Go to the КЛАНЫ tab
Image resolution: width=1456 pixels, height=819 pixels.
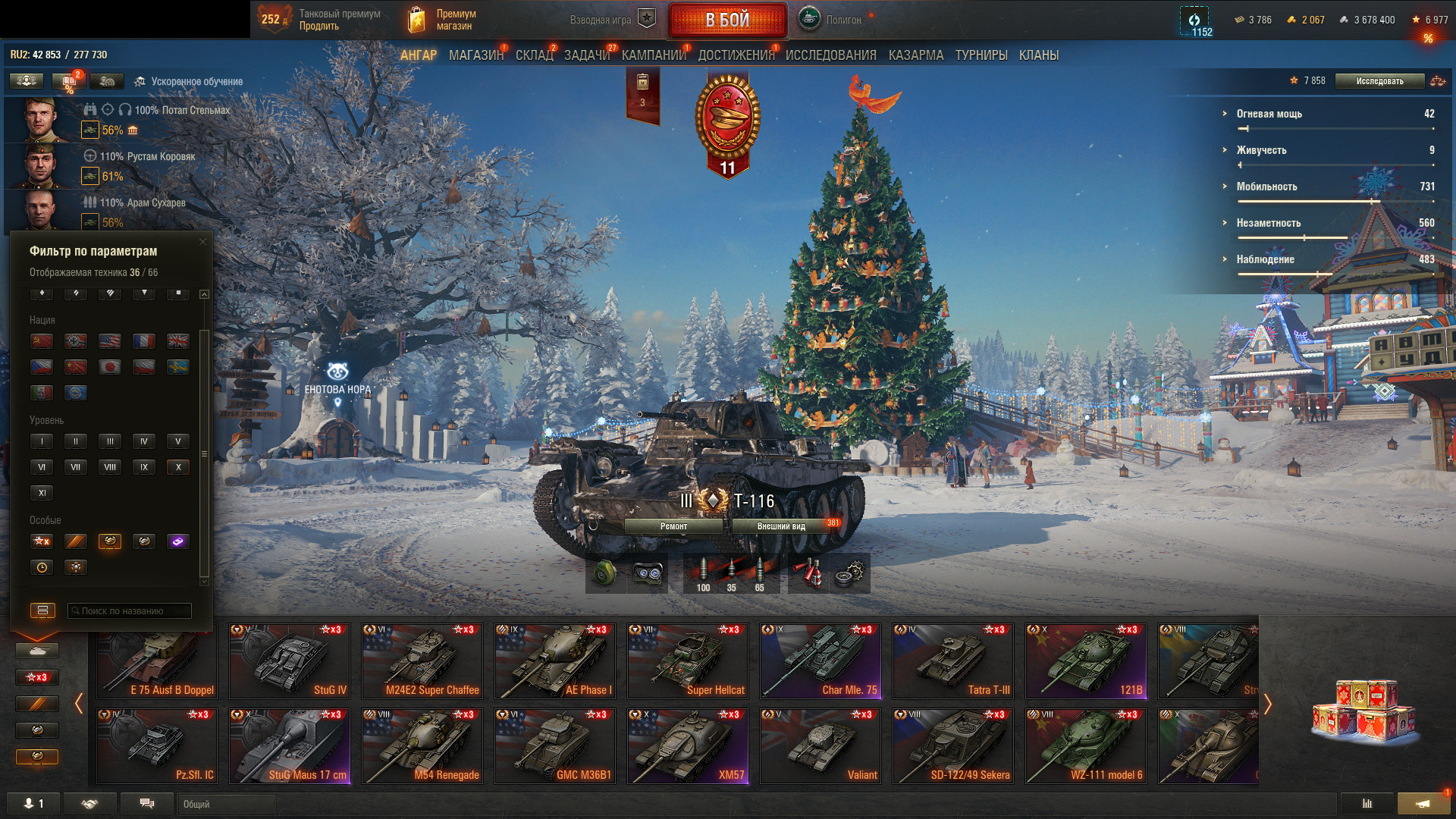(1038, 55)
